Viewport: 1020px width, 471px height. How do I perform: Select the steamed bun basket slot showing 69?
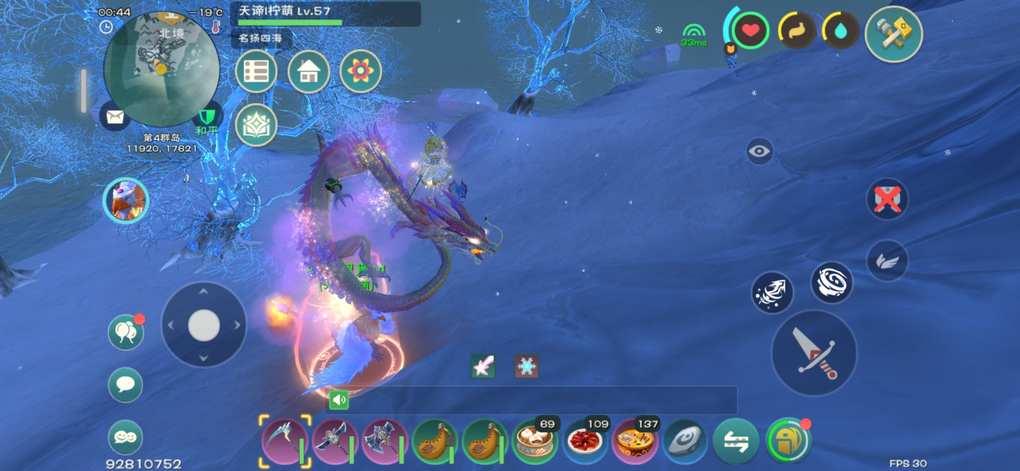pos(535,440)
